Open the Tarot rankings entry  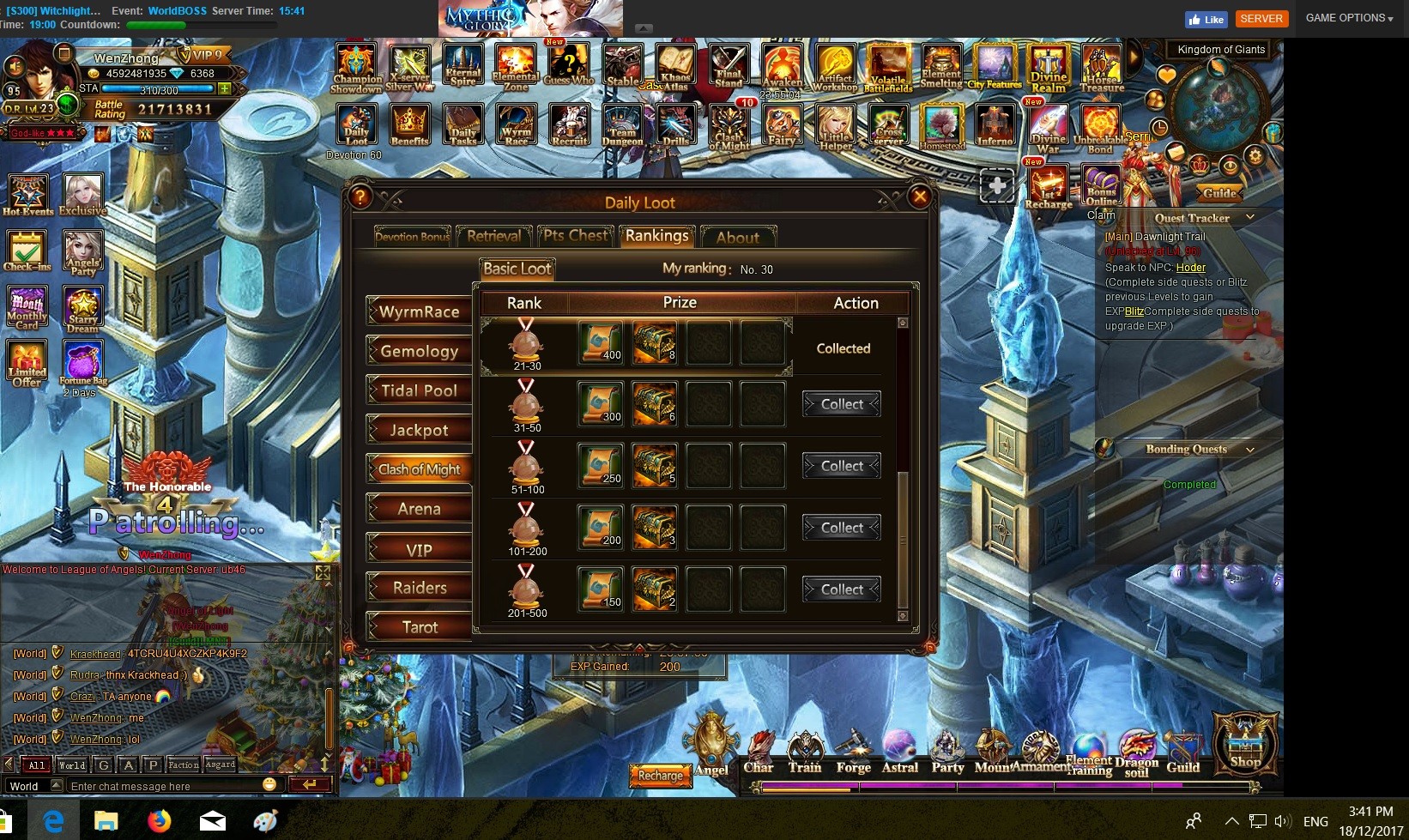click(420, 627)
